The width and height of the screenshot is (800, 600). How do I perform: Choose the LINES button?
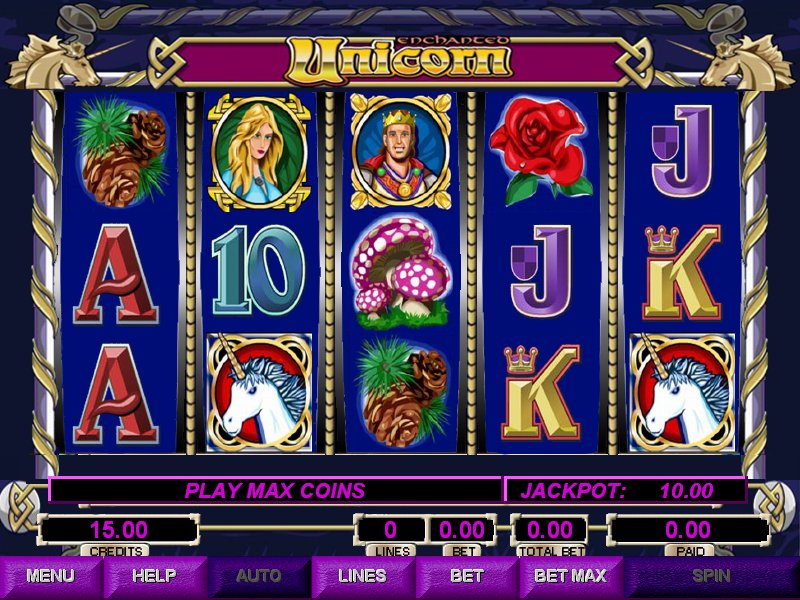pyautogui.click(x=362, y=576)
